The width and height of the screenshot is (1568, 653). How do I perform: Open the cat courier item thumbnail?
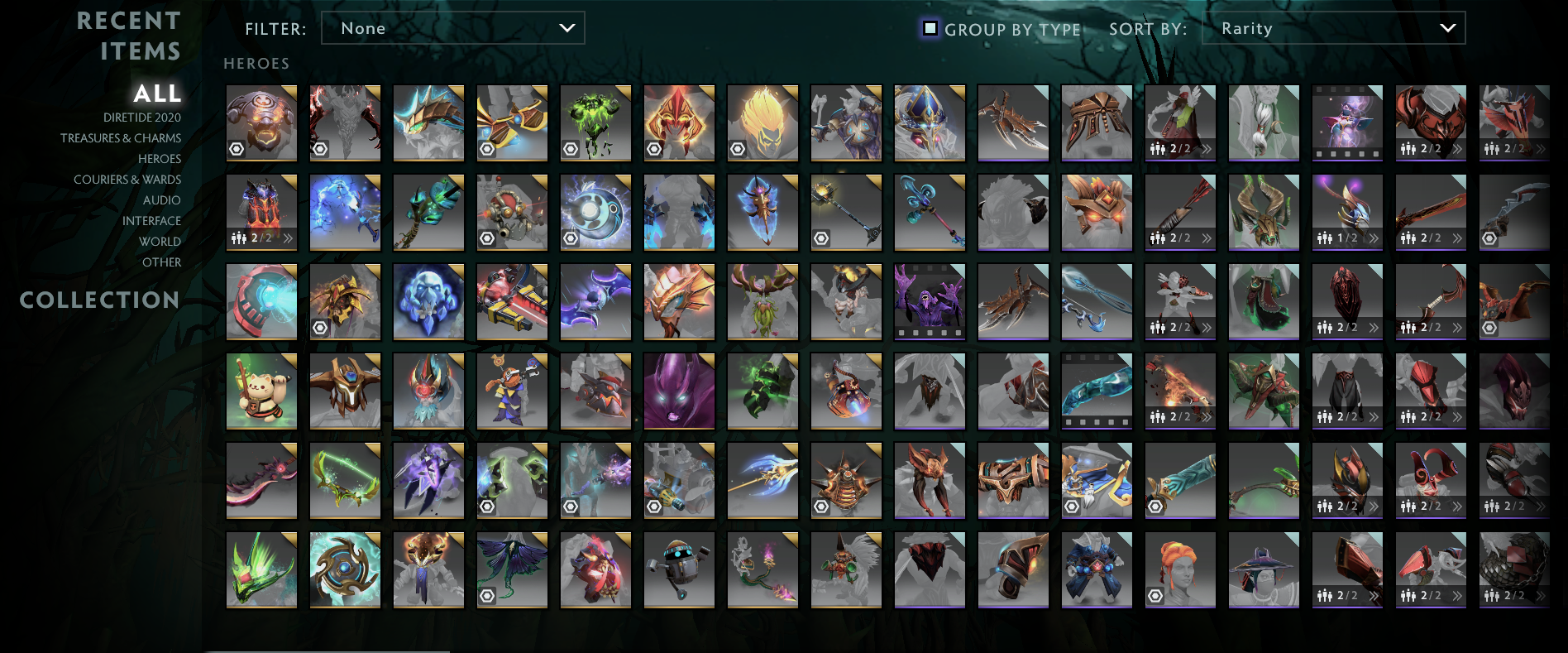tap(261, 390)
